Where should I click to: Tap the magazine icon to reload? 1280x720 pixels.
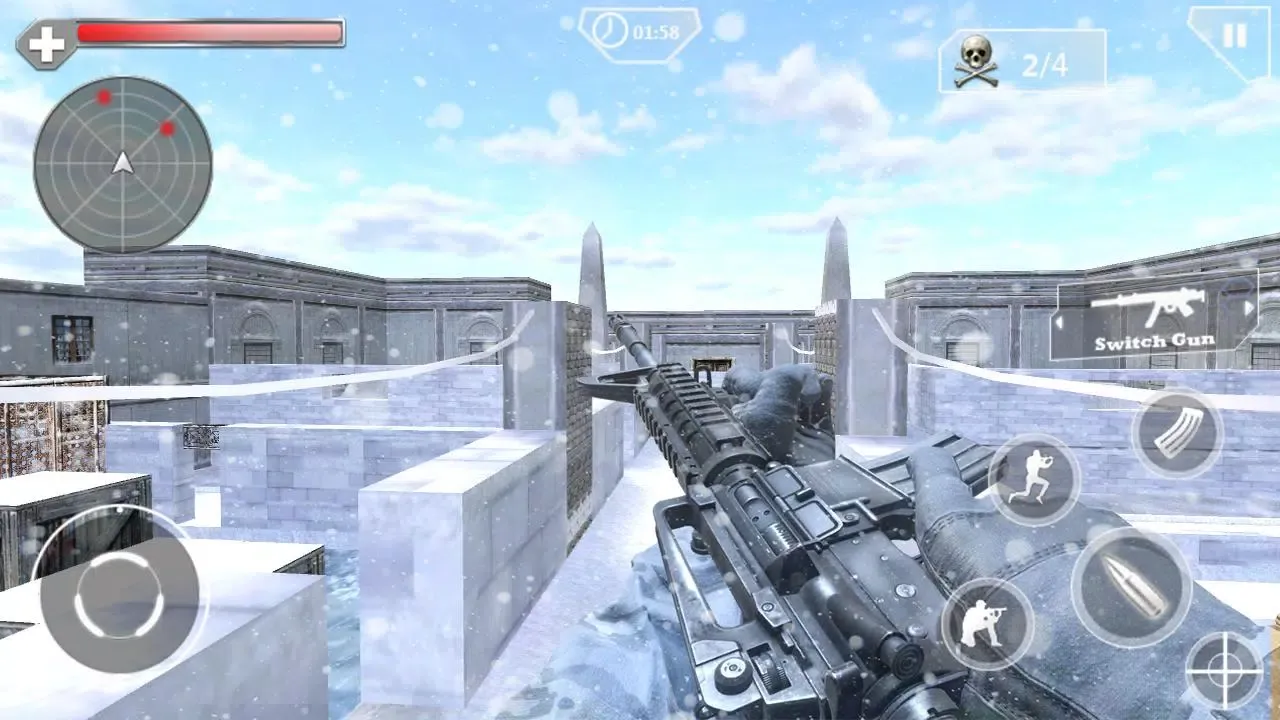[1180, 432]
